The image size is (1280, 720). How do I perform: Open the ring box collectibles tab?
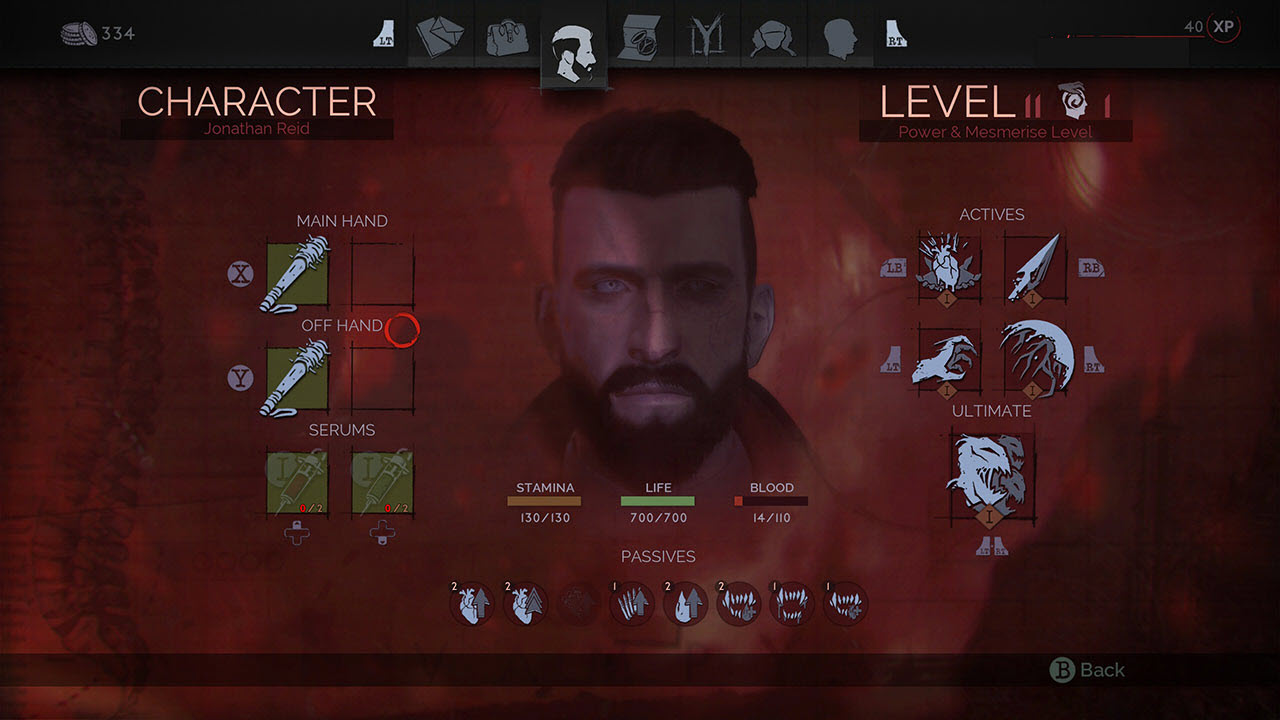pos(640,38)
